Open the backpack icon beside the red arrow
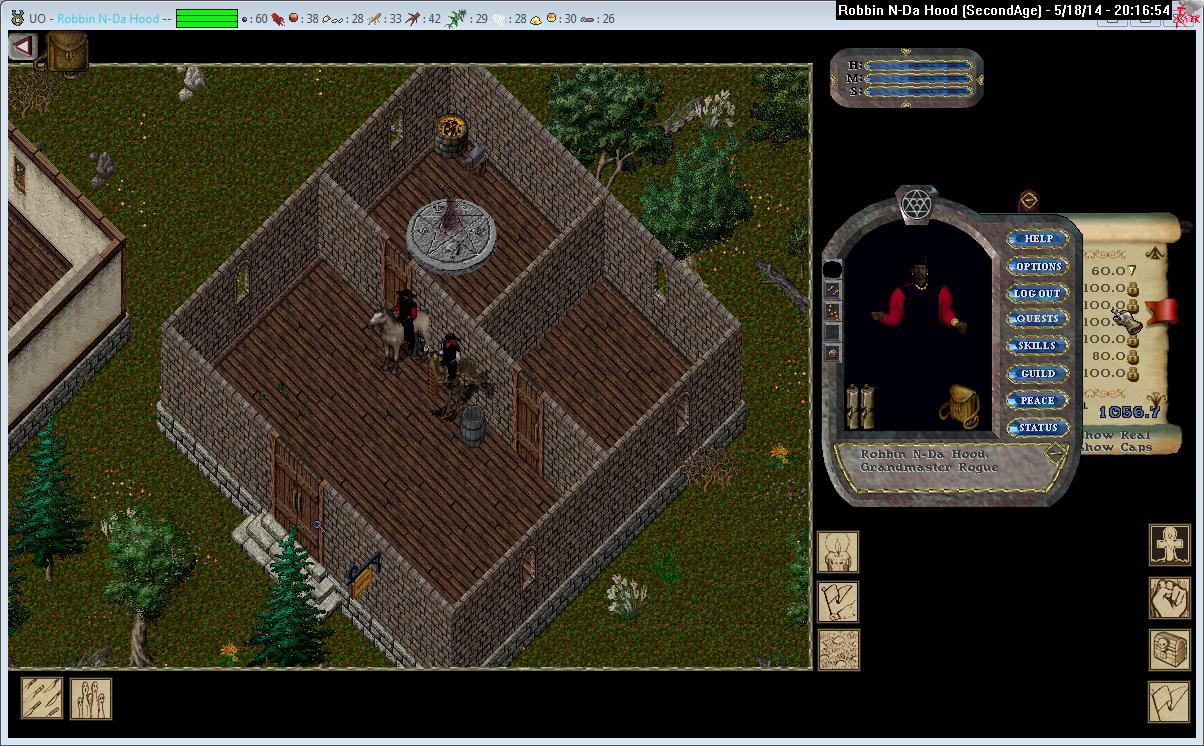 [66, 50]
